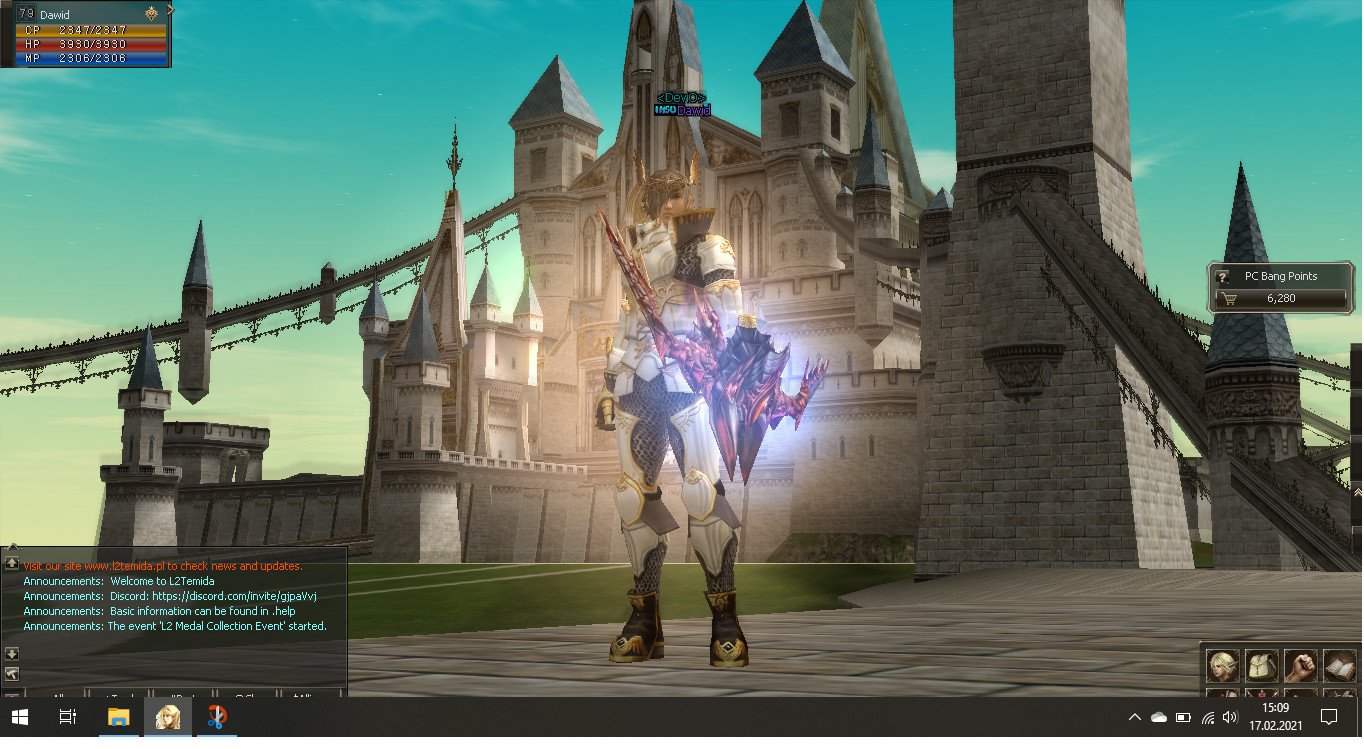Expand the status bar using the gold arrow
The height and width of the screenshot is (749, 1364).
click(171, 10)
